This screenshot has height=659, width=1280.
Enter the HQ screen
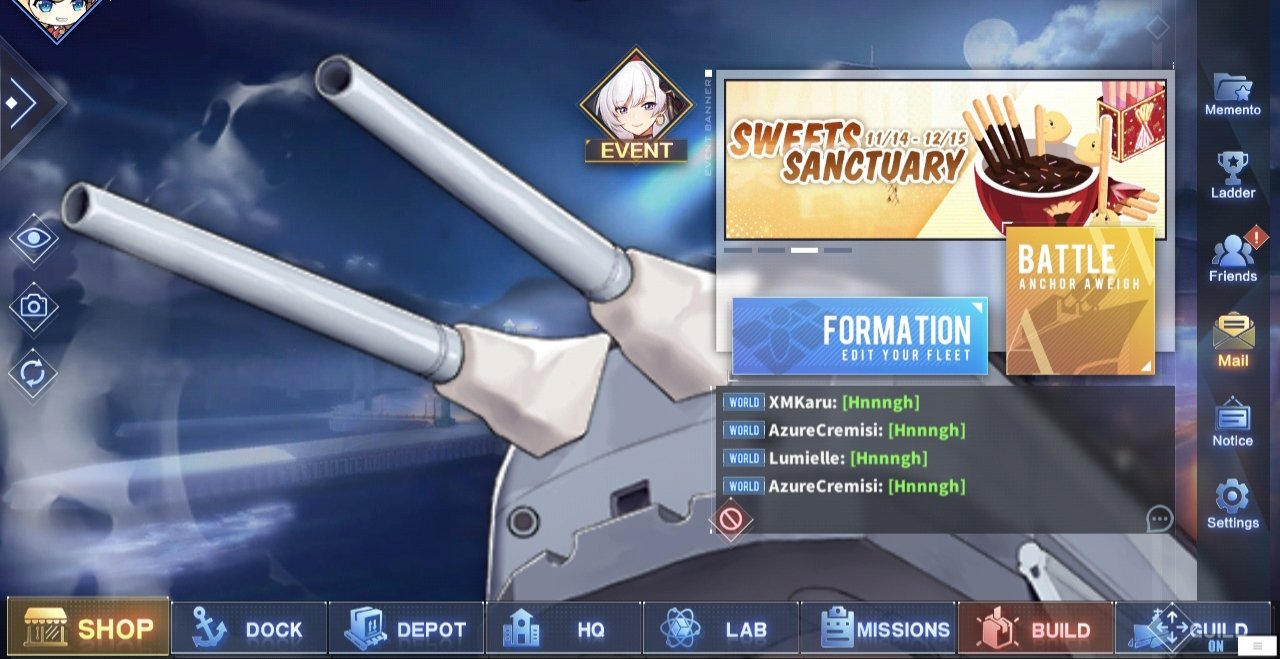click(563, 629)
